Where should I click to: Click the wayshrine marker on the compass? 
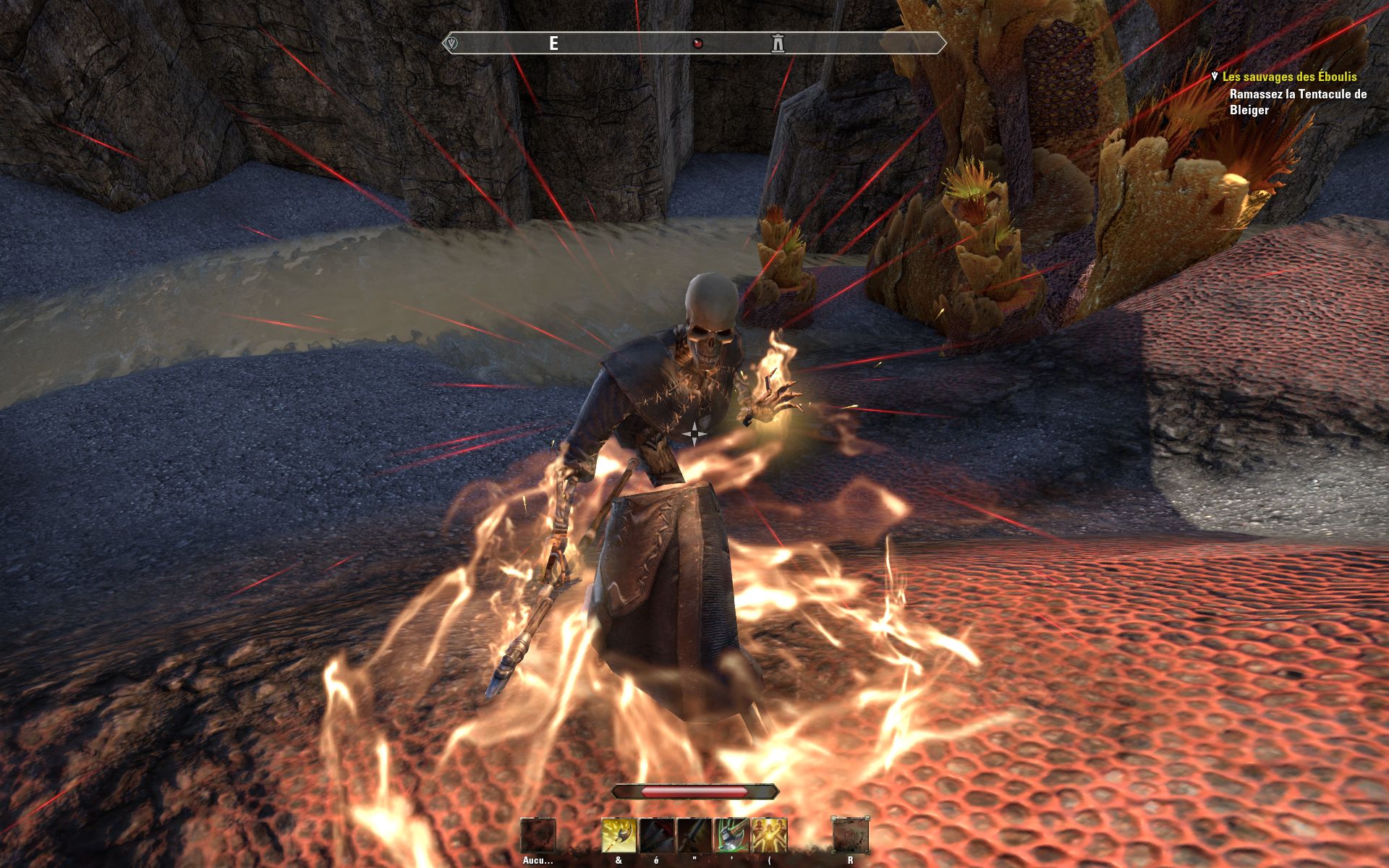778,43
